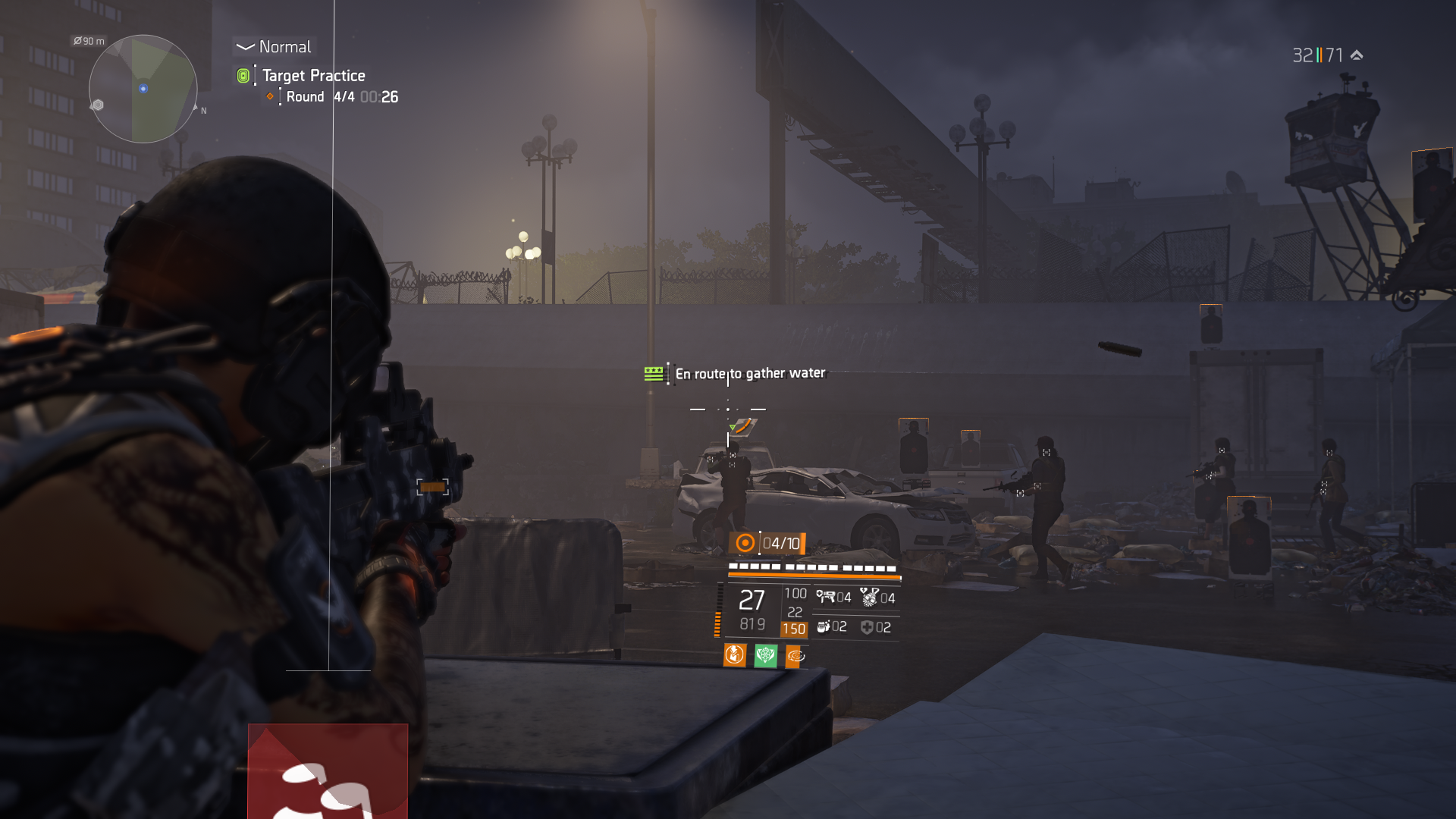Viewport: 1456px width, 819px height.
Task: Activate the green hive skill icon
Action: pyautogui.click(x=765, y=655)
